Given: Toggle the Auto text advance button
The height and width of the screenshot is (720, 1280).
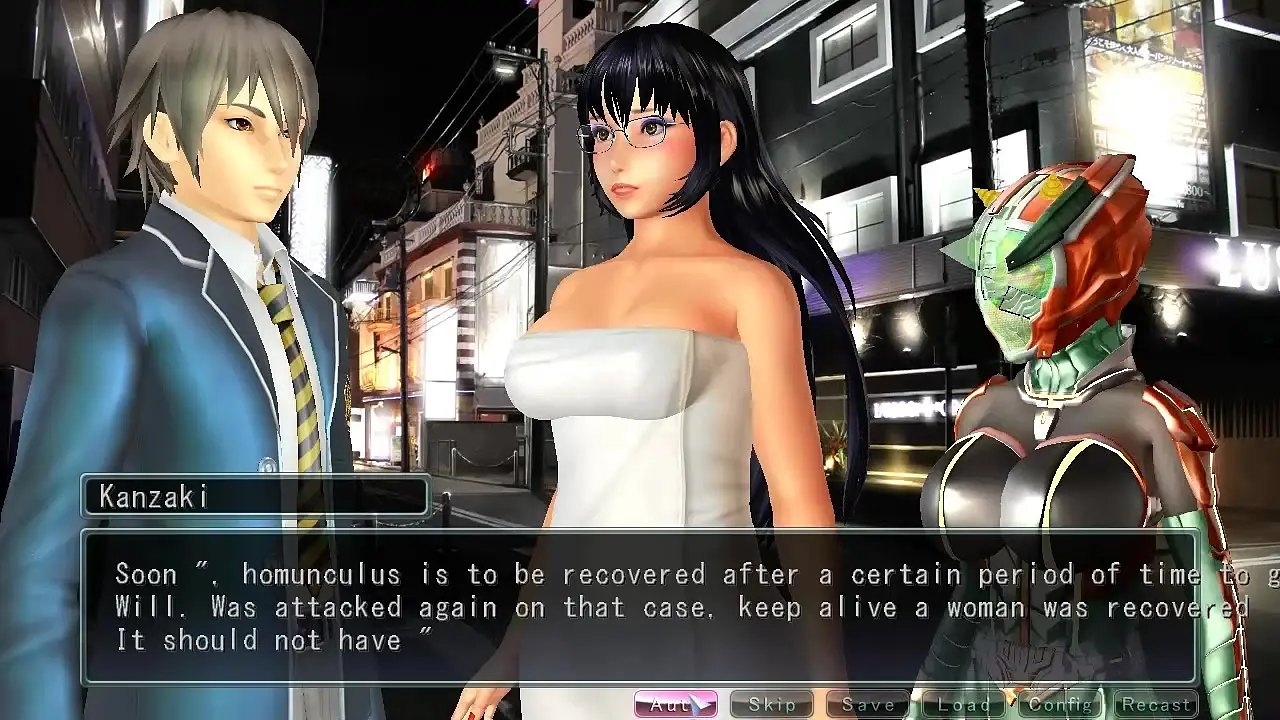Looking at the screenshot, I should click(675, 705).
